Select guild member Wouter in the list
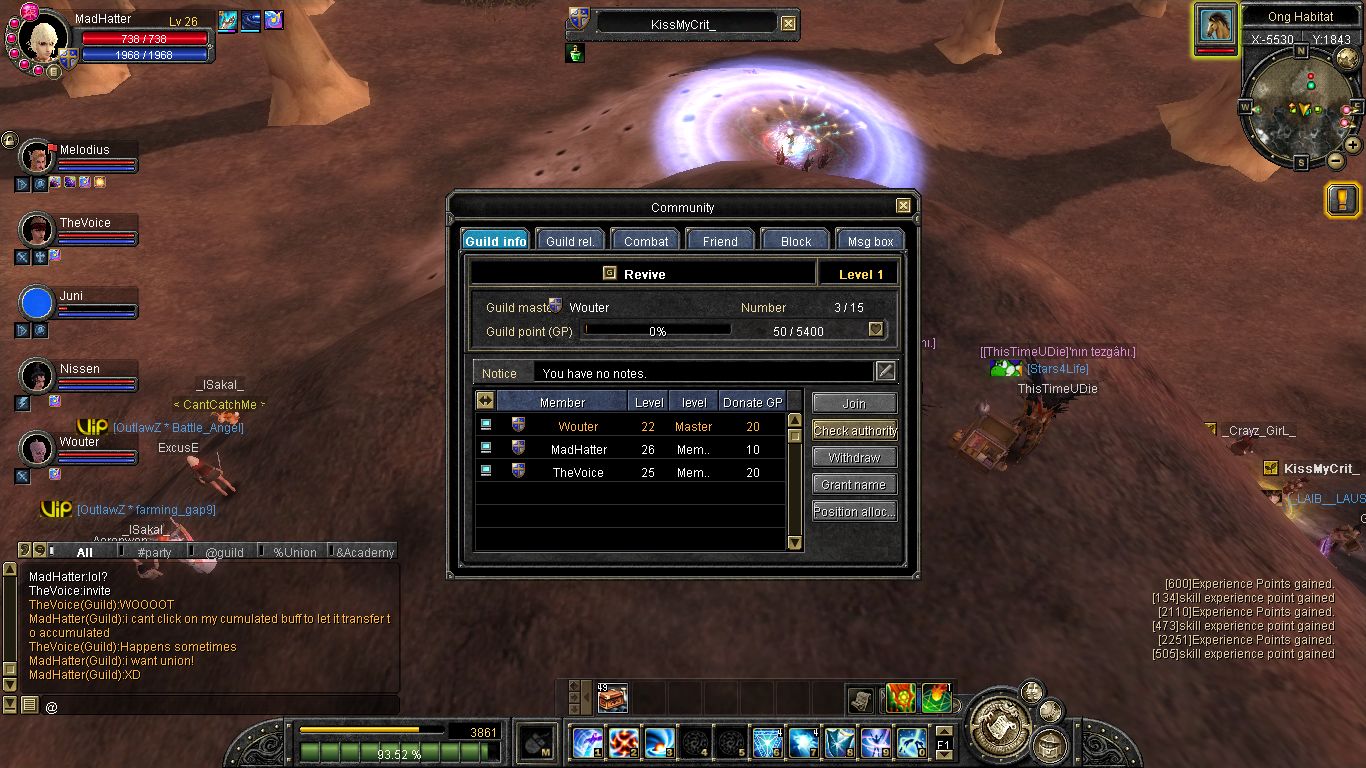1366x768 pixels. coord(578,426)
